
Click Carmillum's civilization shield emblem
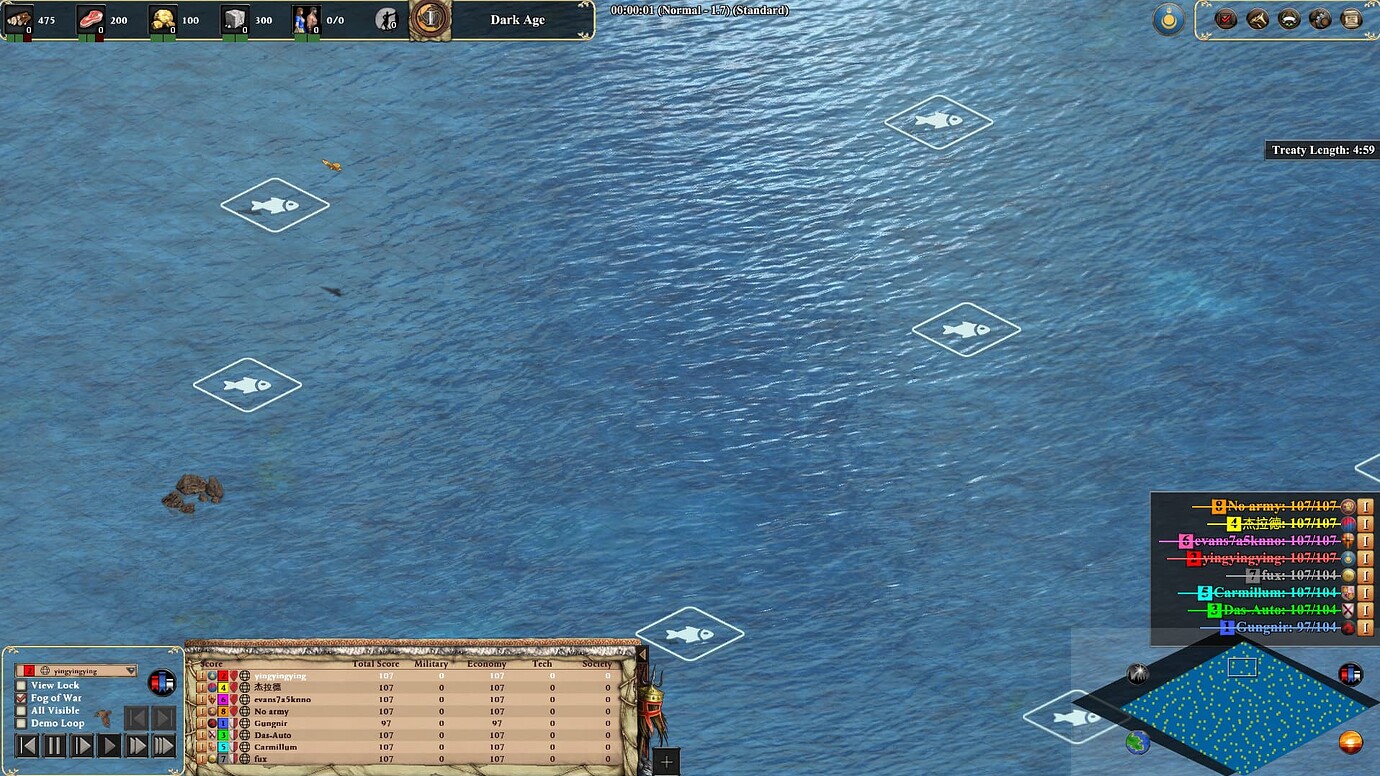1349,592
